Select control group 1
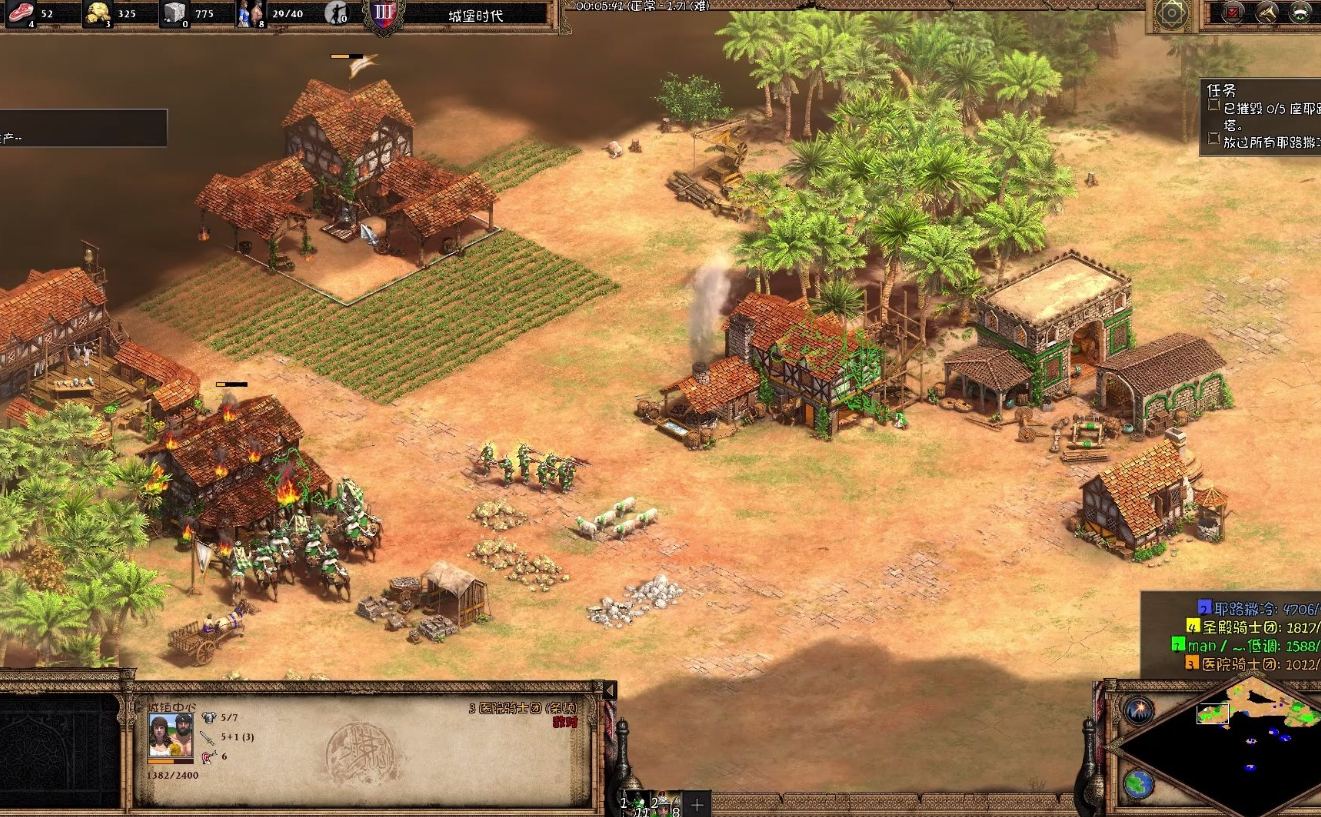The image size is (1321, 817). tap(634, 803)
